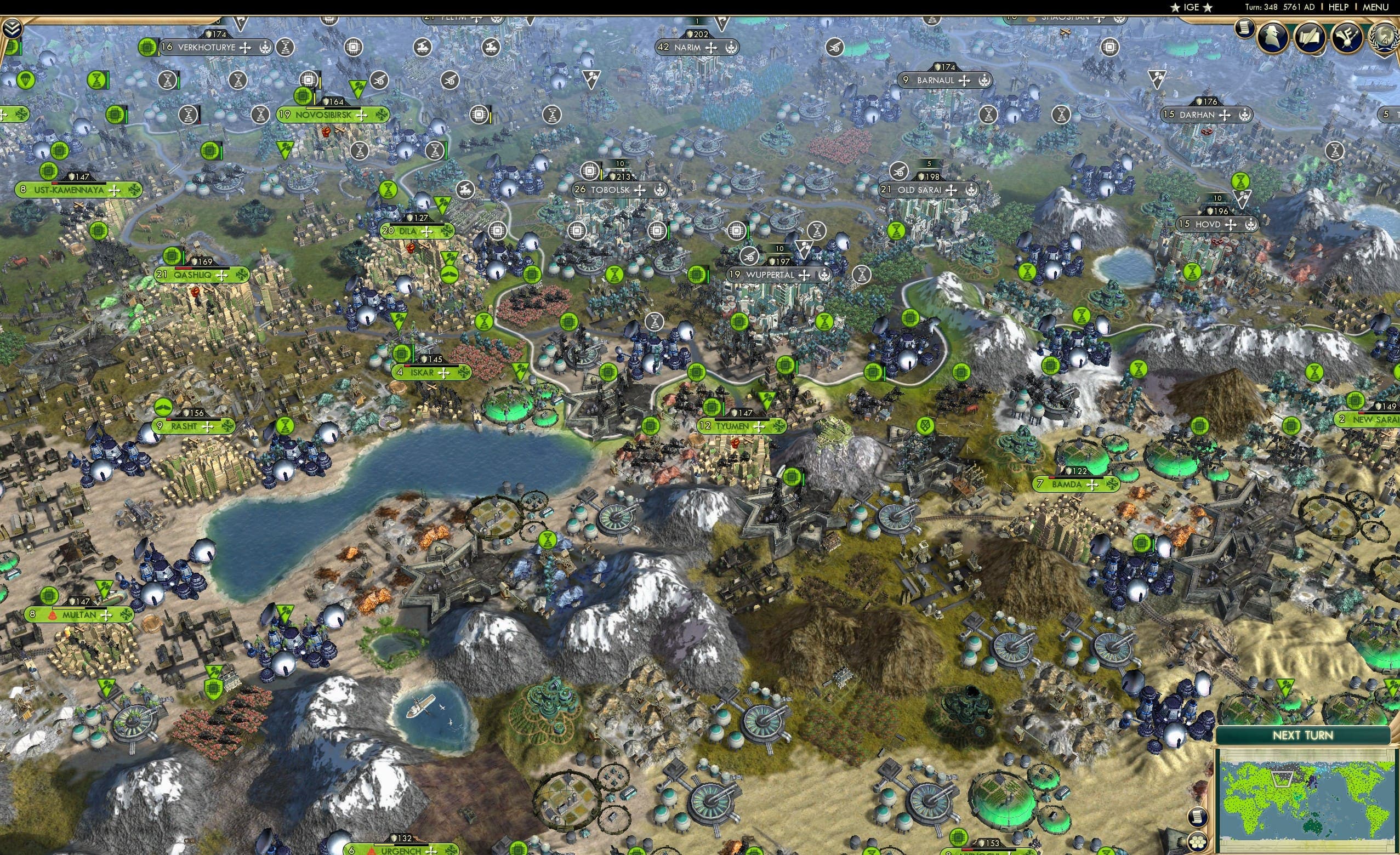Select the green hourglass unit icon near Tyumen
The image size is (1400, 855).
coord(824,323)
